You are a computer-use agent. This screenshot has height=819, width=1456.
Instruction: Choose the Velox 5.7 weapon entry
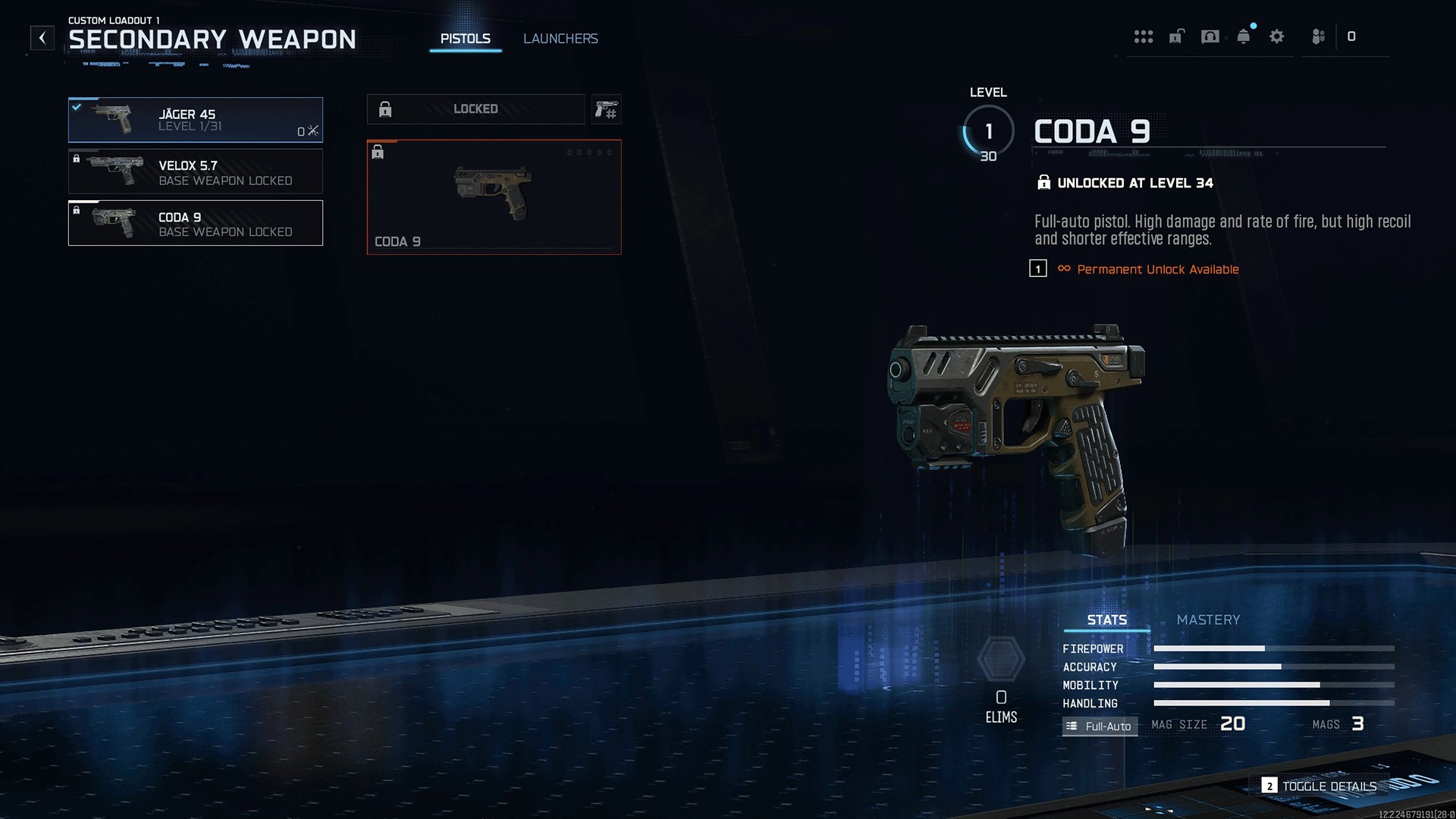pyautogui.click(x=195, y=171)
